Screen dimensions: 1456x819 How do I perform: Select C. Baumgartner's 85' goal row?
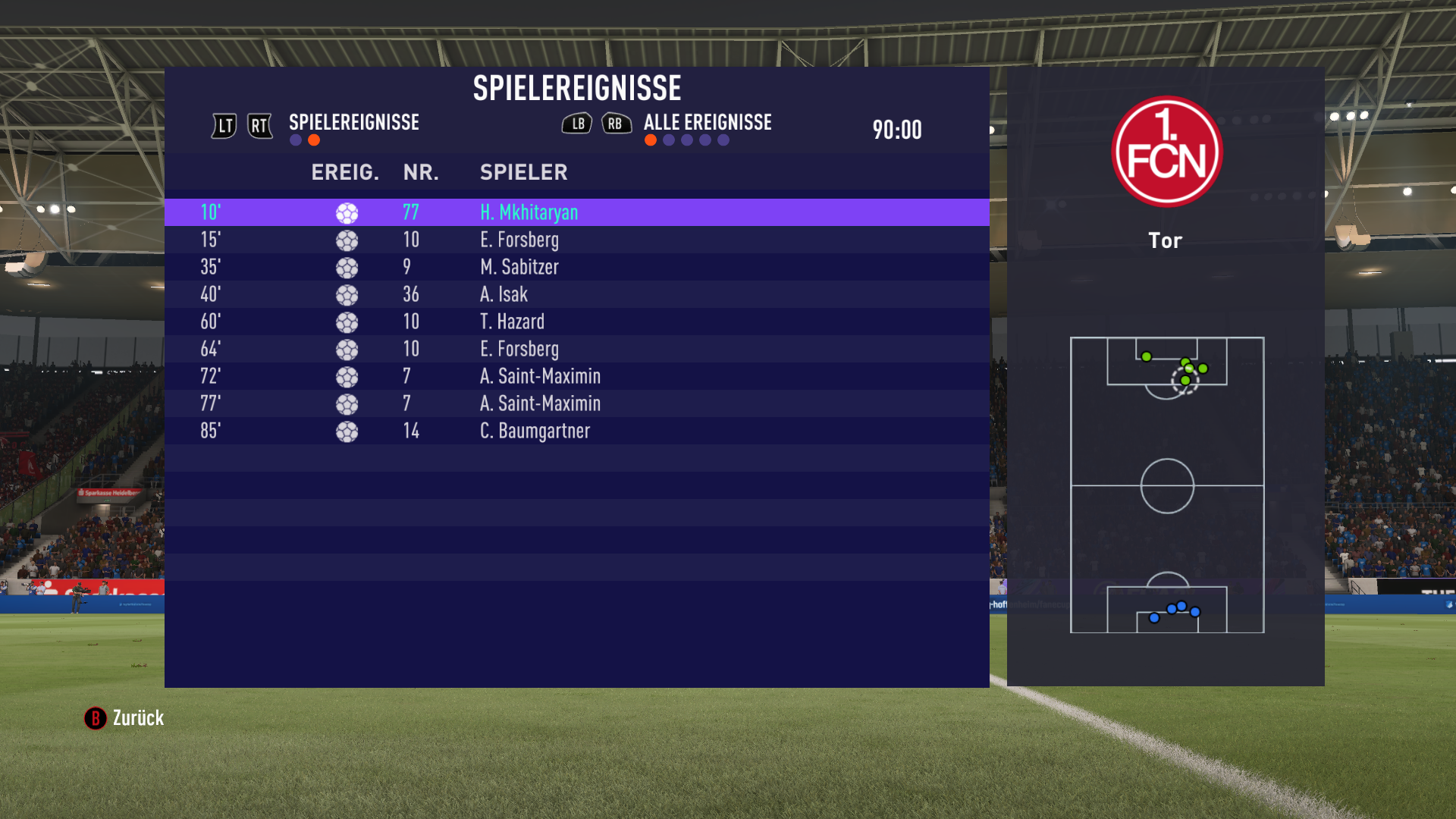(x=576, y=431)
